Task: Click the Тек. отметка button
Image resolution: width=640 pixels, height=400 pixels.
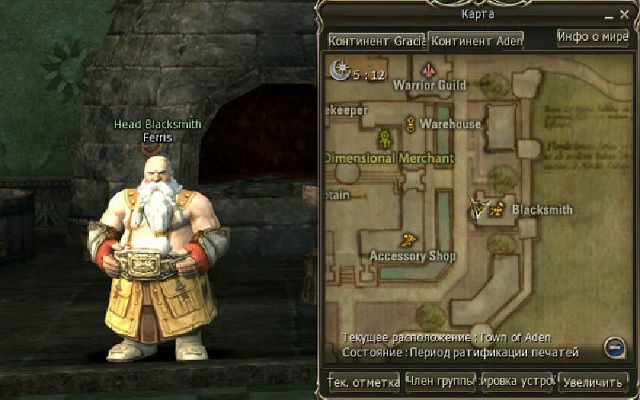Action: click(364, 382)
